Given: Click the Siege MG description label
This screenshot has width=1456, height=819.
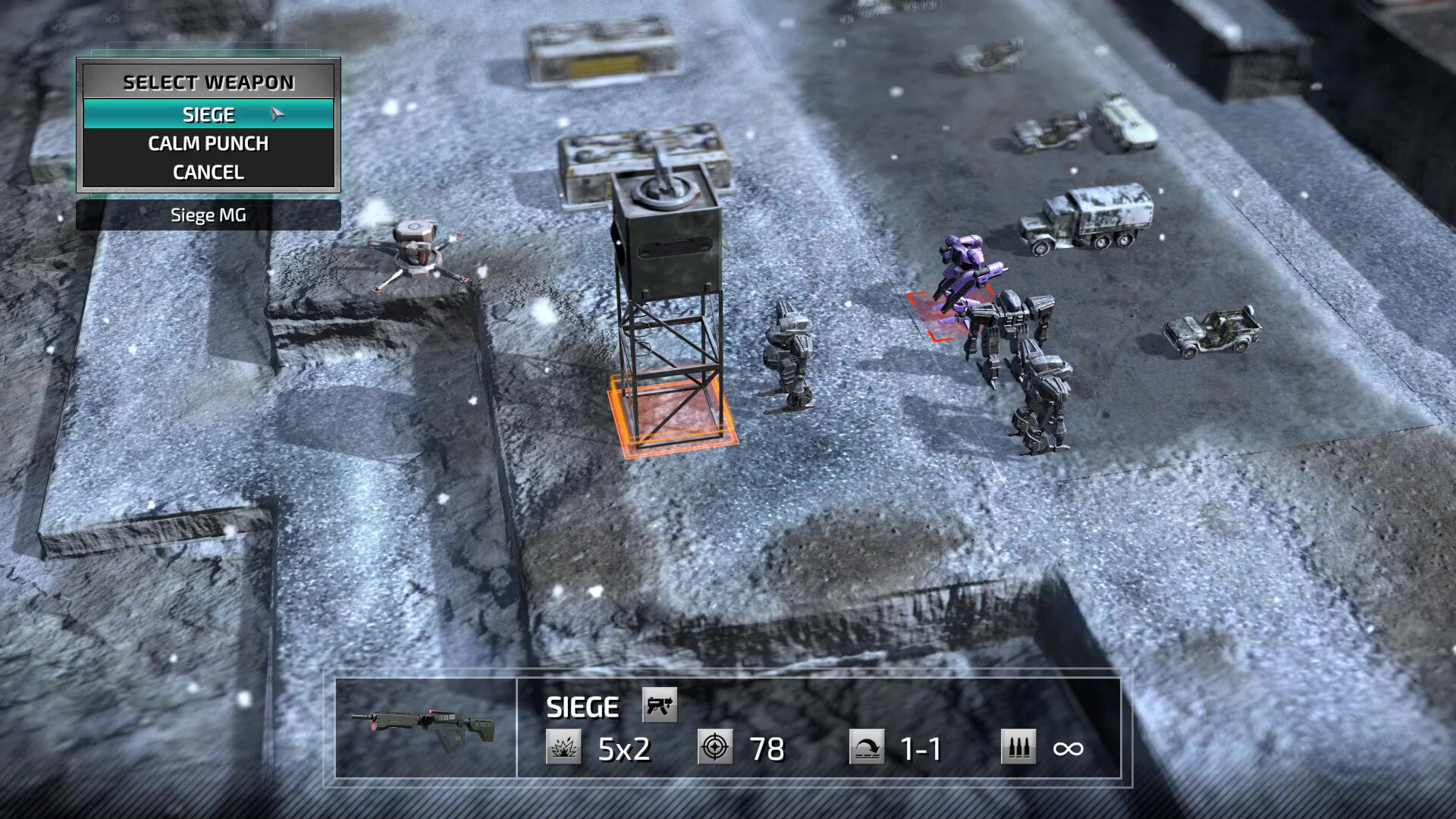Looking at the screenshot, I should (208, 215).
